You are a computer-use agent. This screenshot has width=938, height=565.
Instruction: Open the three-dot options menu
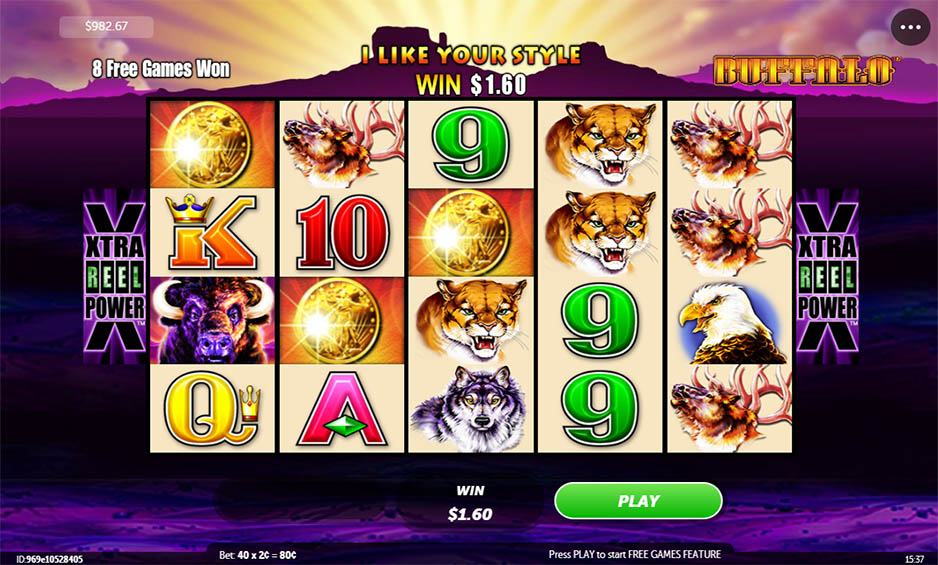[910, 28]
